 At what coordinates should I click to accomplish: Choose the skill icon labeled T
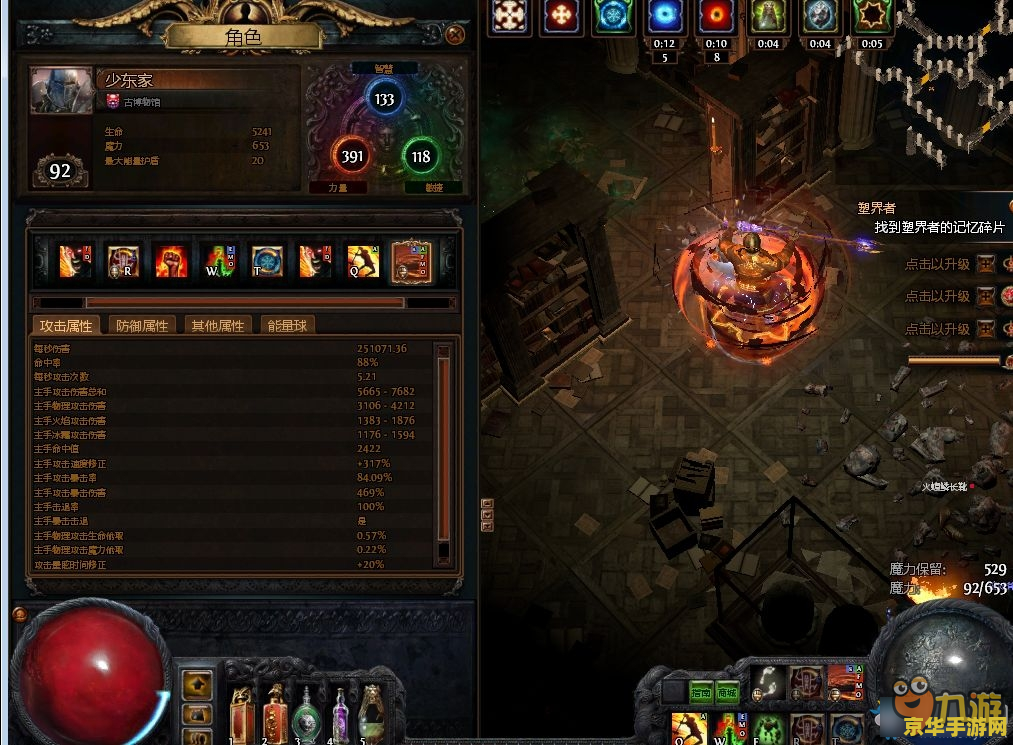click(267, 261)
